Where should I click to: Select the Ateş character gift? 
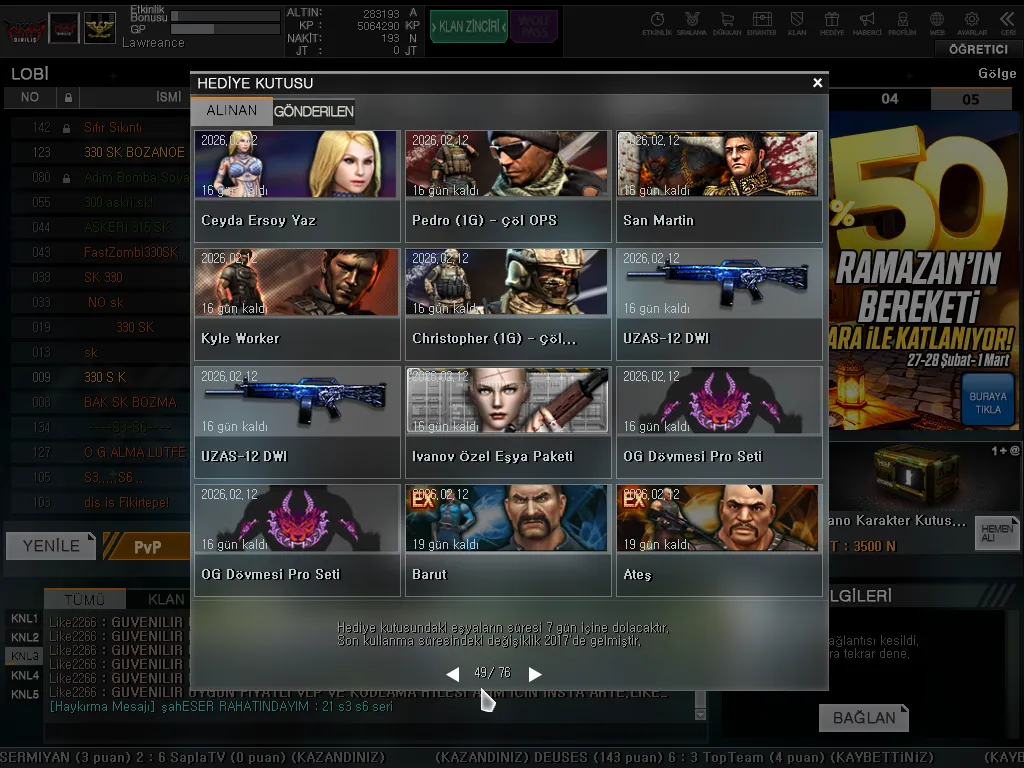718,540
